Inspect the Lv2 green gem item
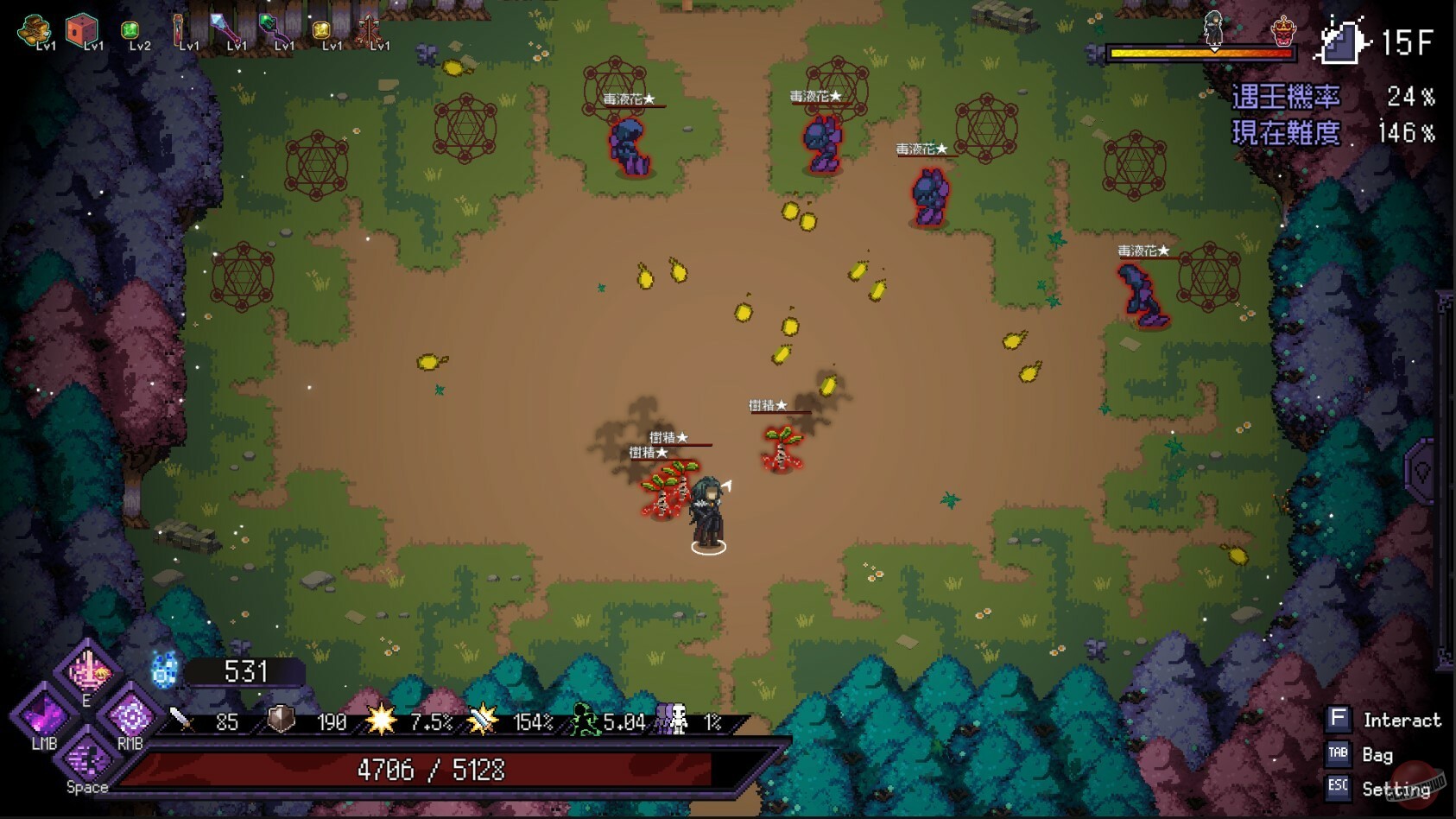The width and height of the screenshot is (1456, 819). coord(130,29)
